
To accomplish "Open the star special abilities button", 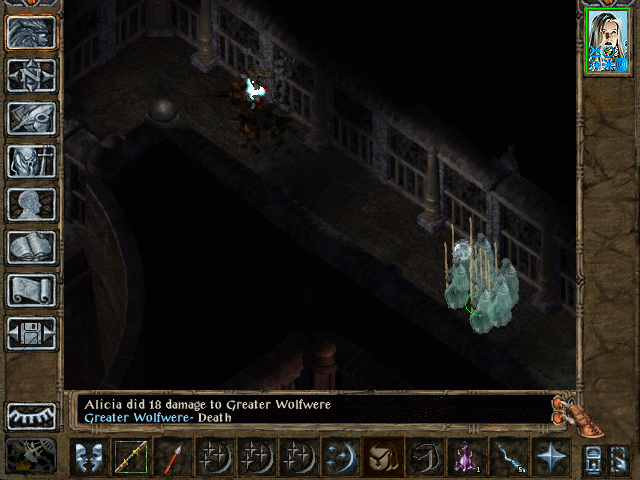I will 550,457.
